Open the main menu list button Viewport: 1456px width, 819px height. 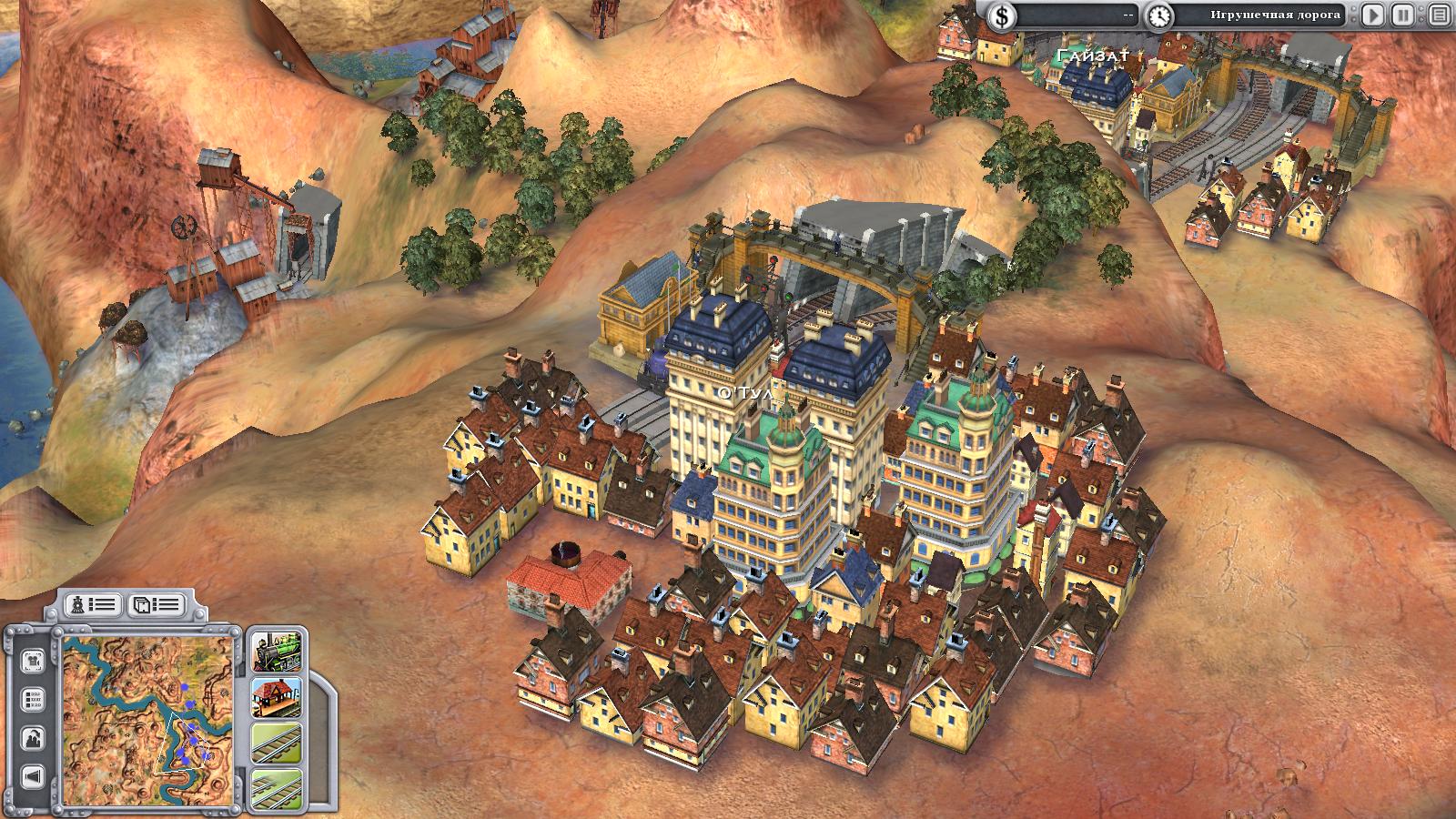pos(1438,15)
